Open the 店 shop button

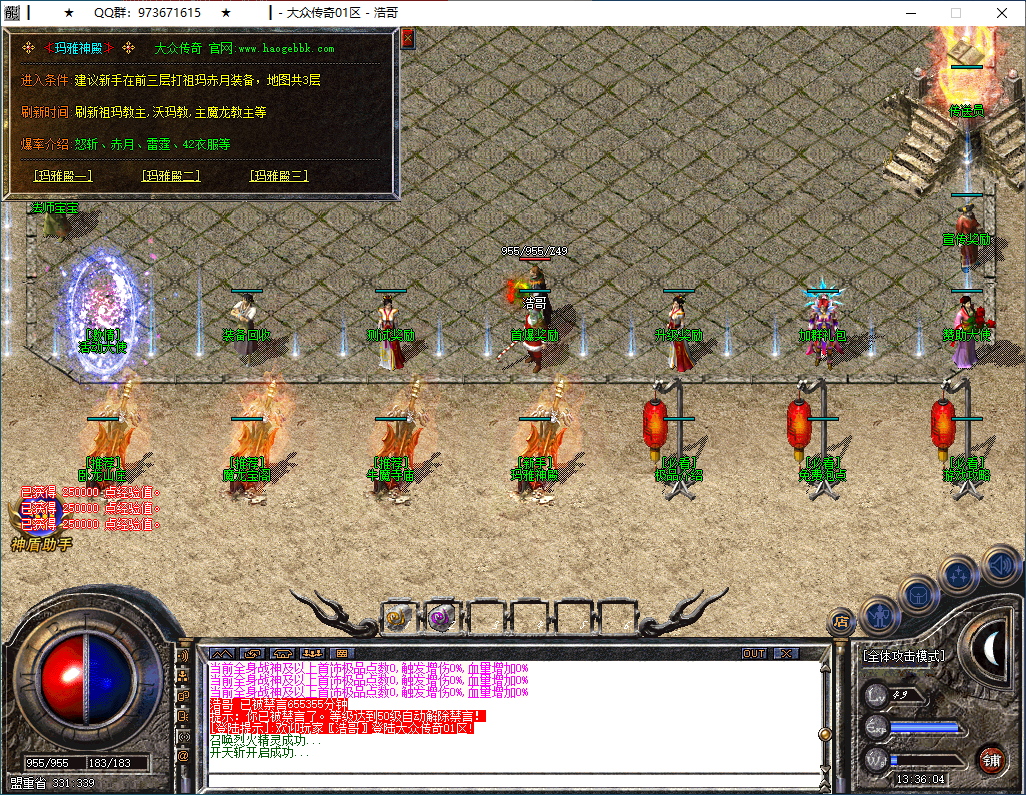click(841, 622)
